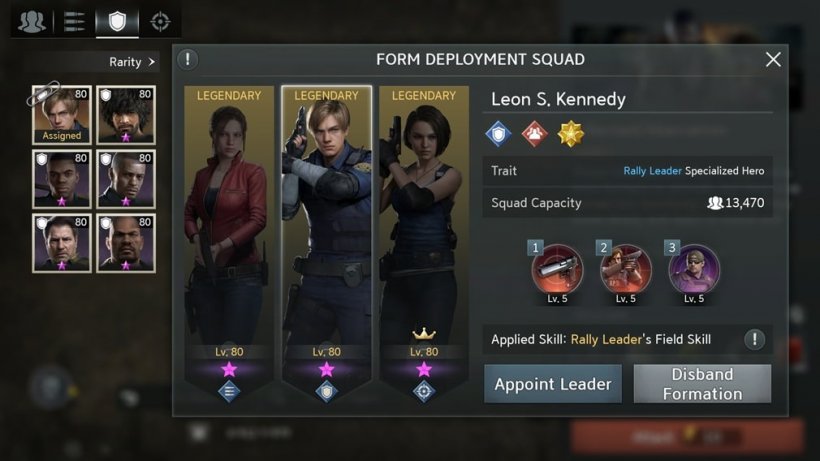Click the Disband Formation button
The image size is (820, 461).
click(x=702, y=384)
